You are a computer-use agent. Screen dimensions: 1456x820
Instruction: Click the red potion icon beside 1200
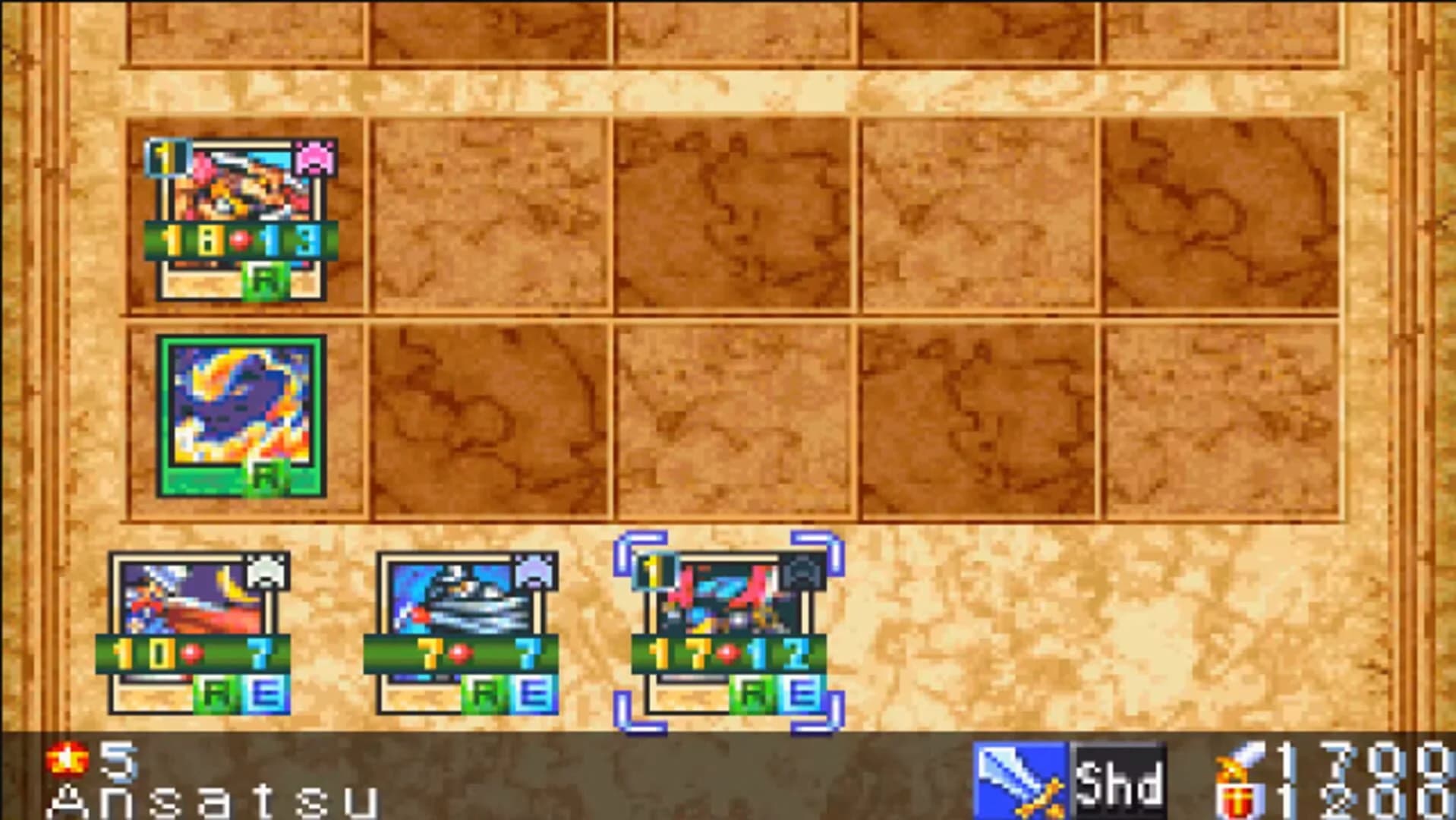[1237, 799]
